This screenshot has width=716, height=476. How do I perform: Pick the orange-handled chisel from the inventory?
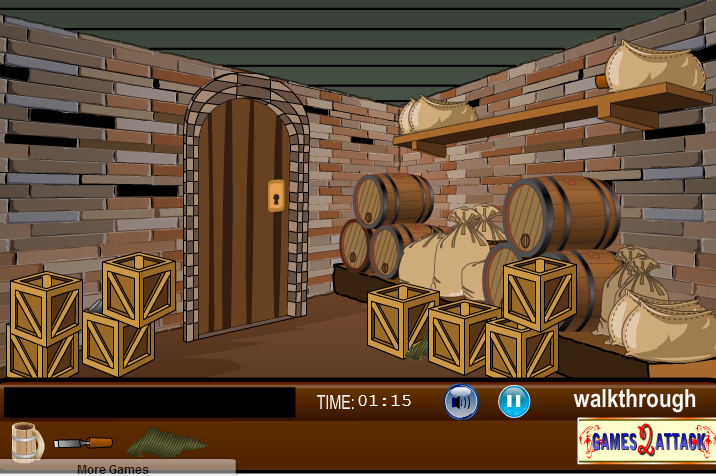pos(83,442)
